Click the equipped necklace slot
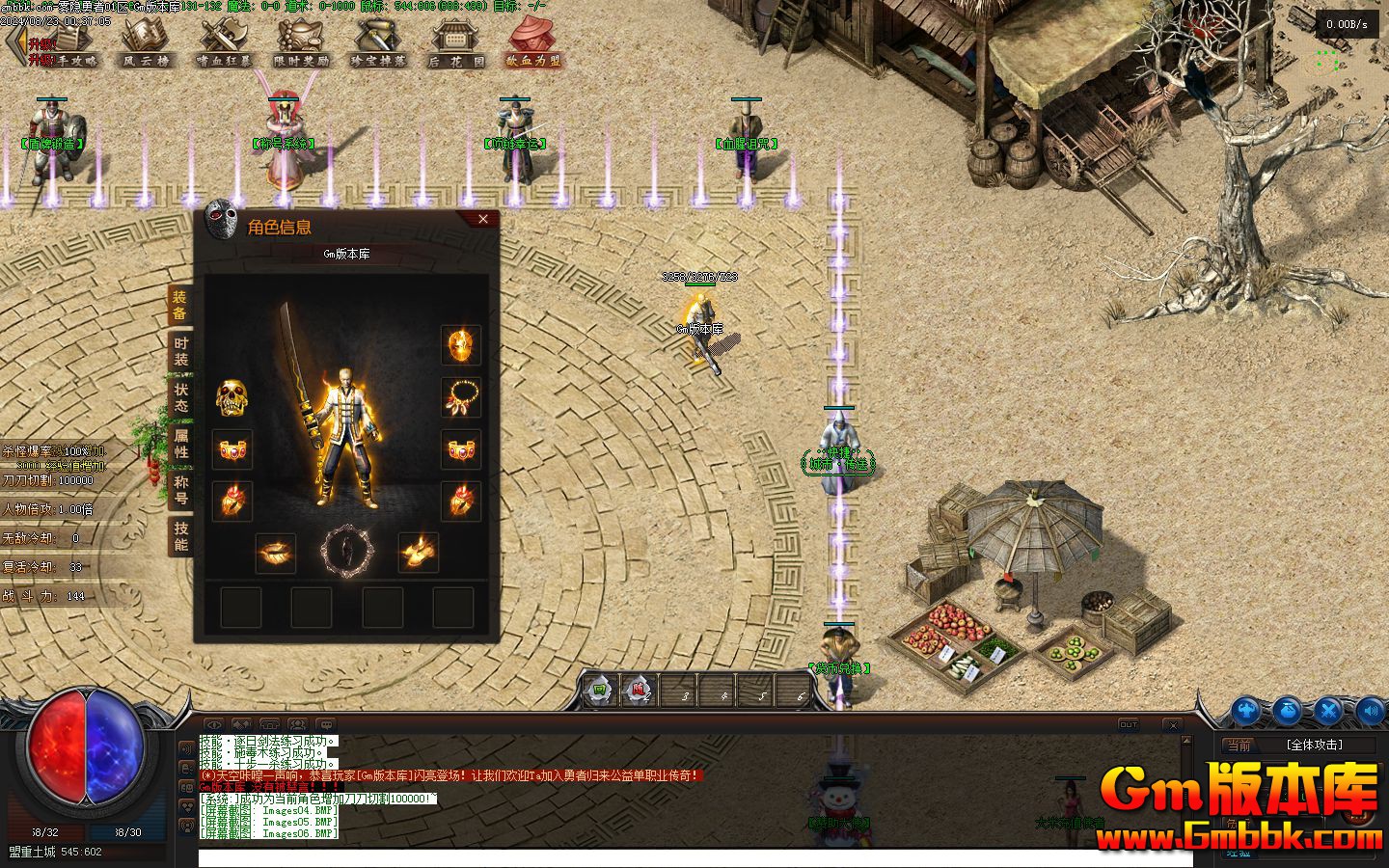The height and width of the screenshot is (868, 1389). tap(461, 396)
